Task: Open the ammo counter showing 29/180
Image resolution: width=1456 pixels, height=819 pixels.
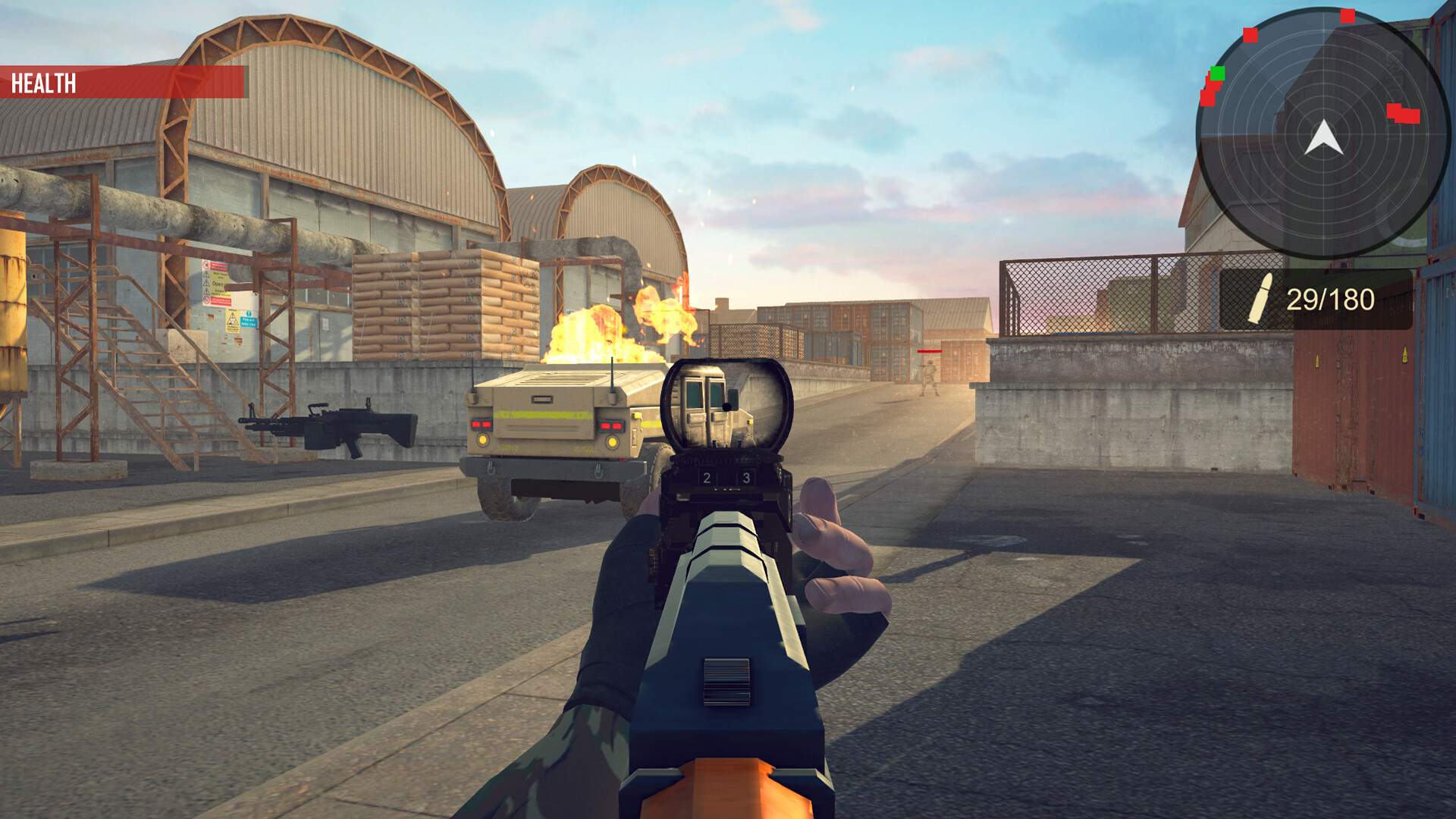Action: [x=1332, y=298]
